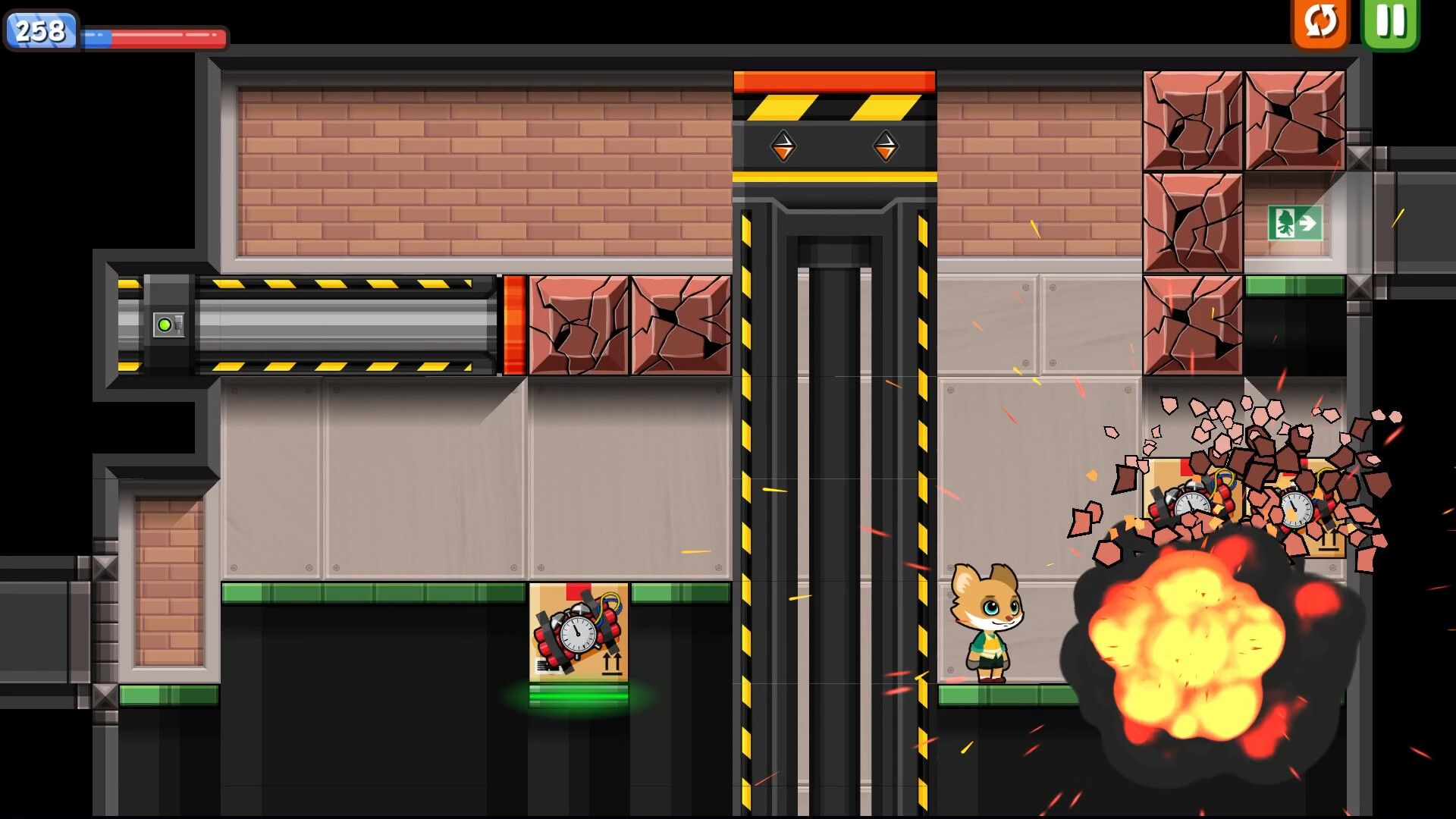
Task: Restart the level with the orange button
Action: pyautogui.click(x=1320, y=21)
